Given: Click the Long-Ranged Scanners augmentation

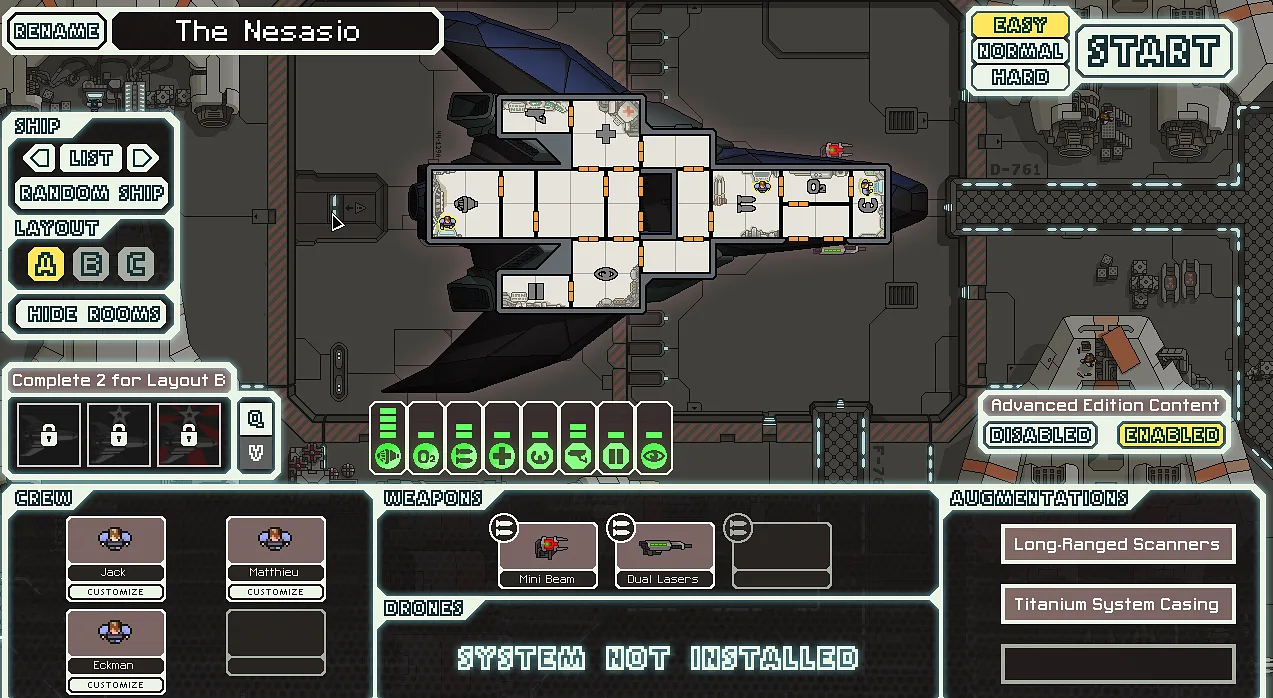Looking at the screenshot, I should (x=1117, y=545).
